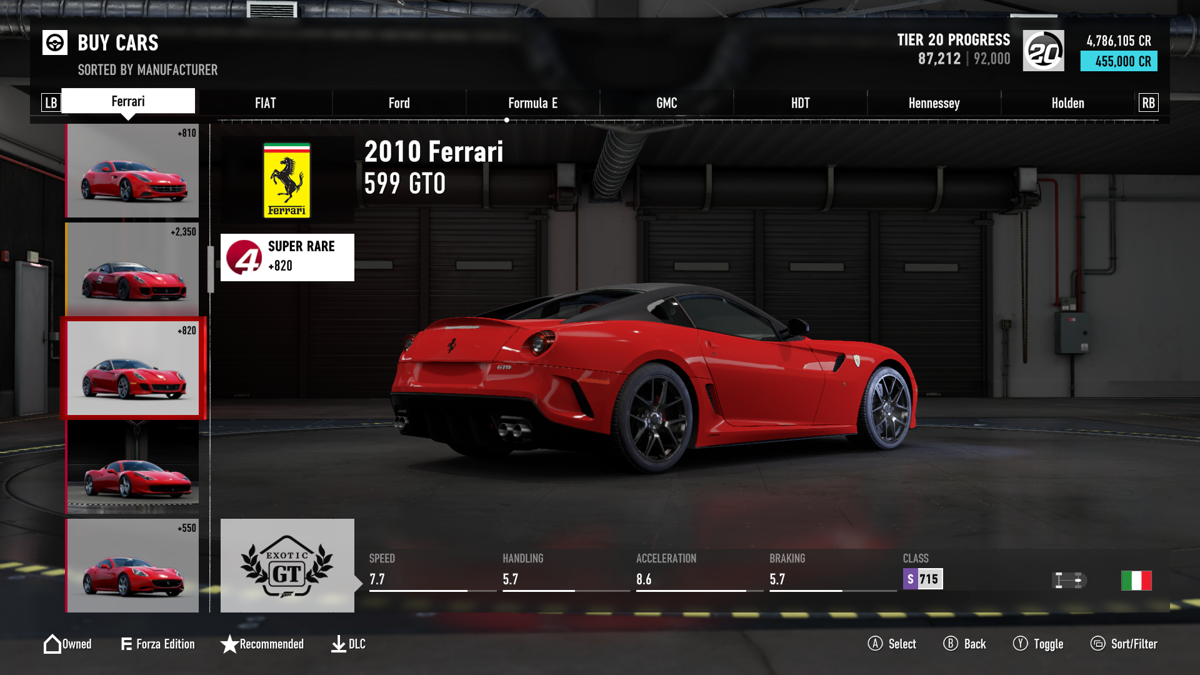Select the Ferrari thumbnail with no bonus label
This screenshot has width=1200, height=675.
(x=132, y=467)
